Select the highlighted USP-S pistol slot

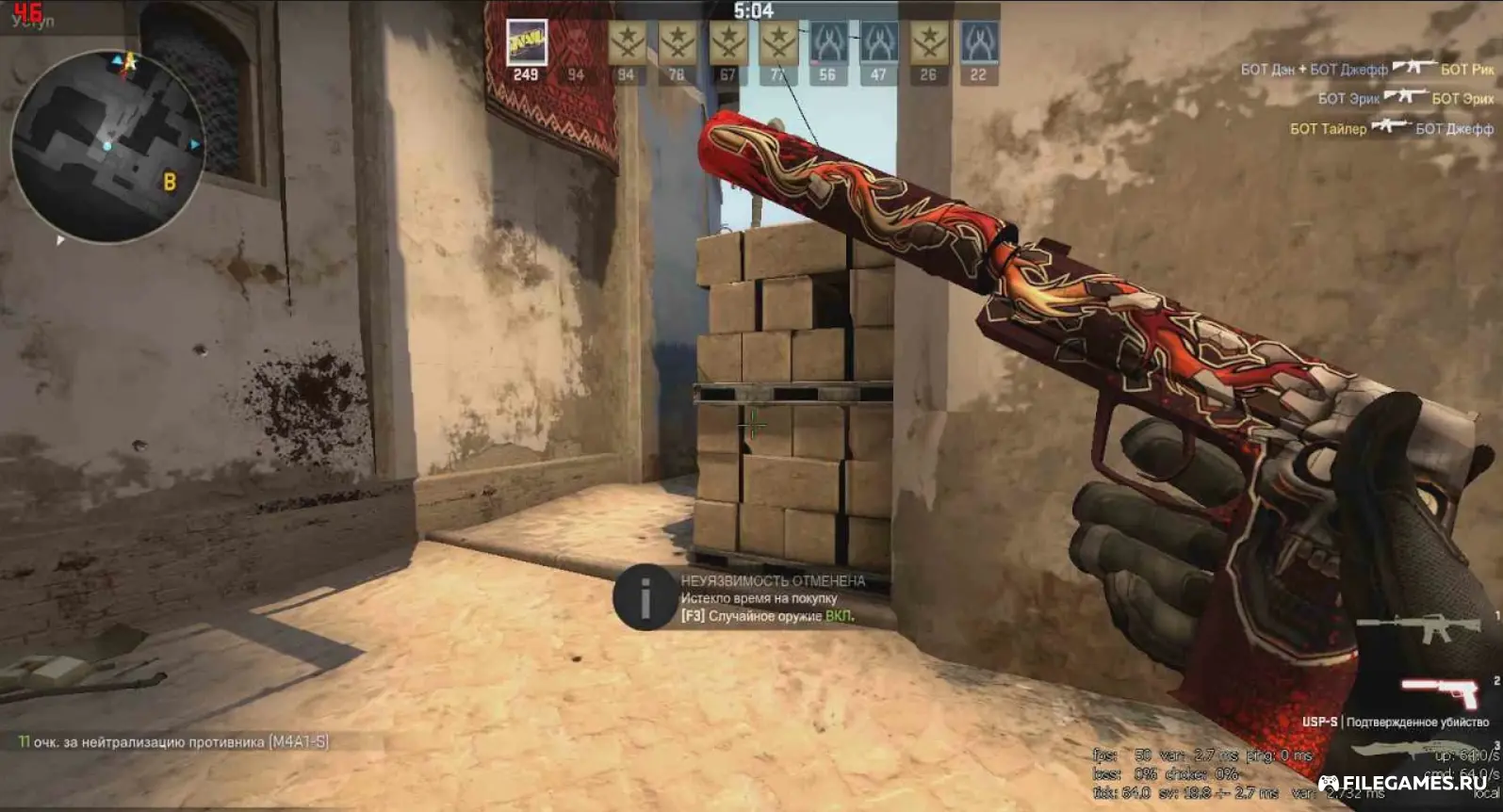(x=1442, y=692)
